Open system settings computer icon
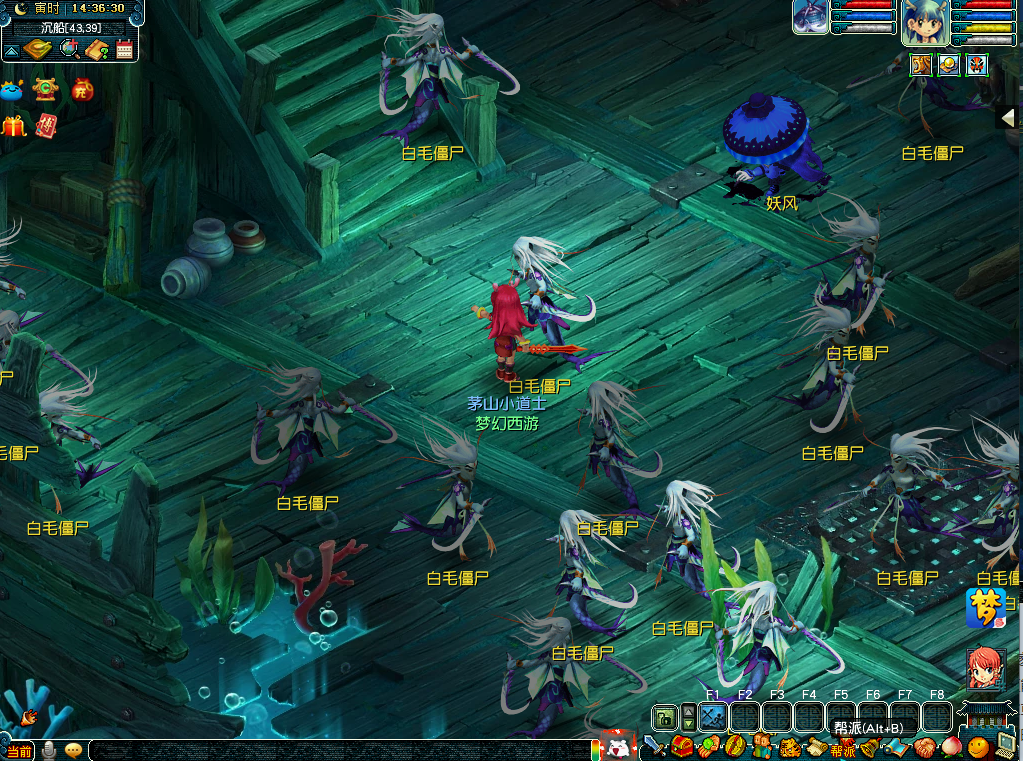Viewport: 1023px width, 761px height. tap(1007, 745)
